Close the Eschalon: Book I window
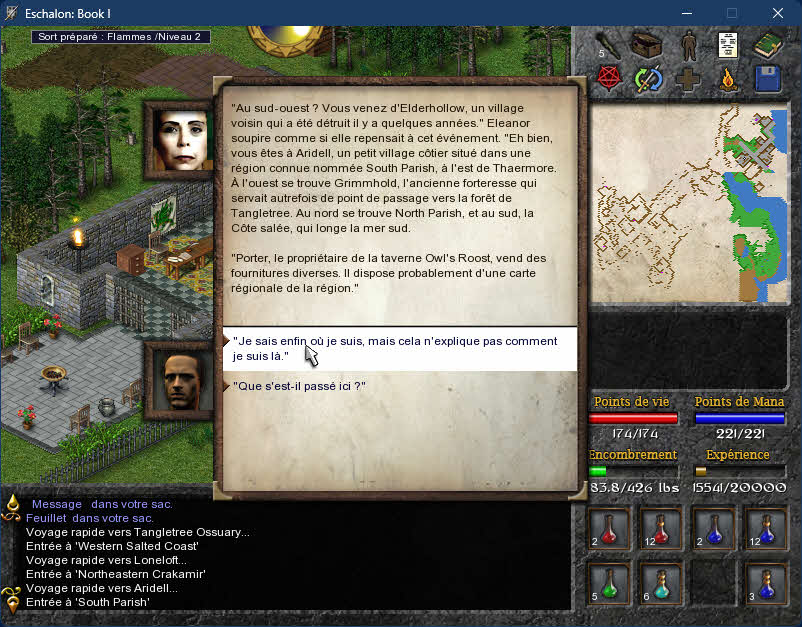 pos(777,13)
